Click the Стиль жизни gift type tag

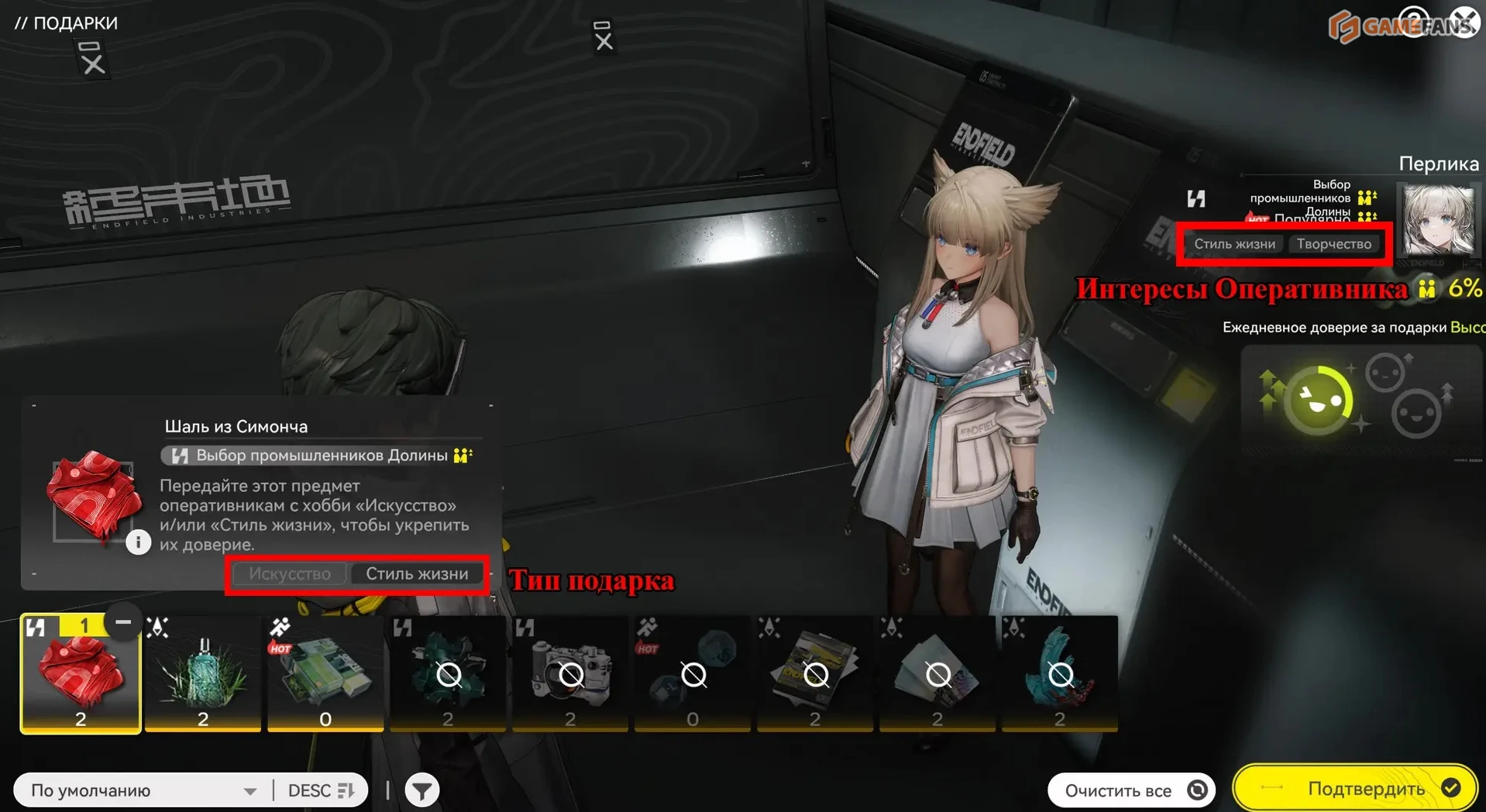coord(417,574)
